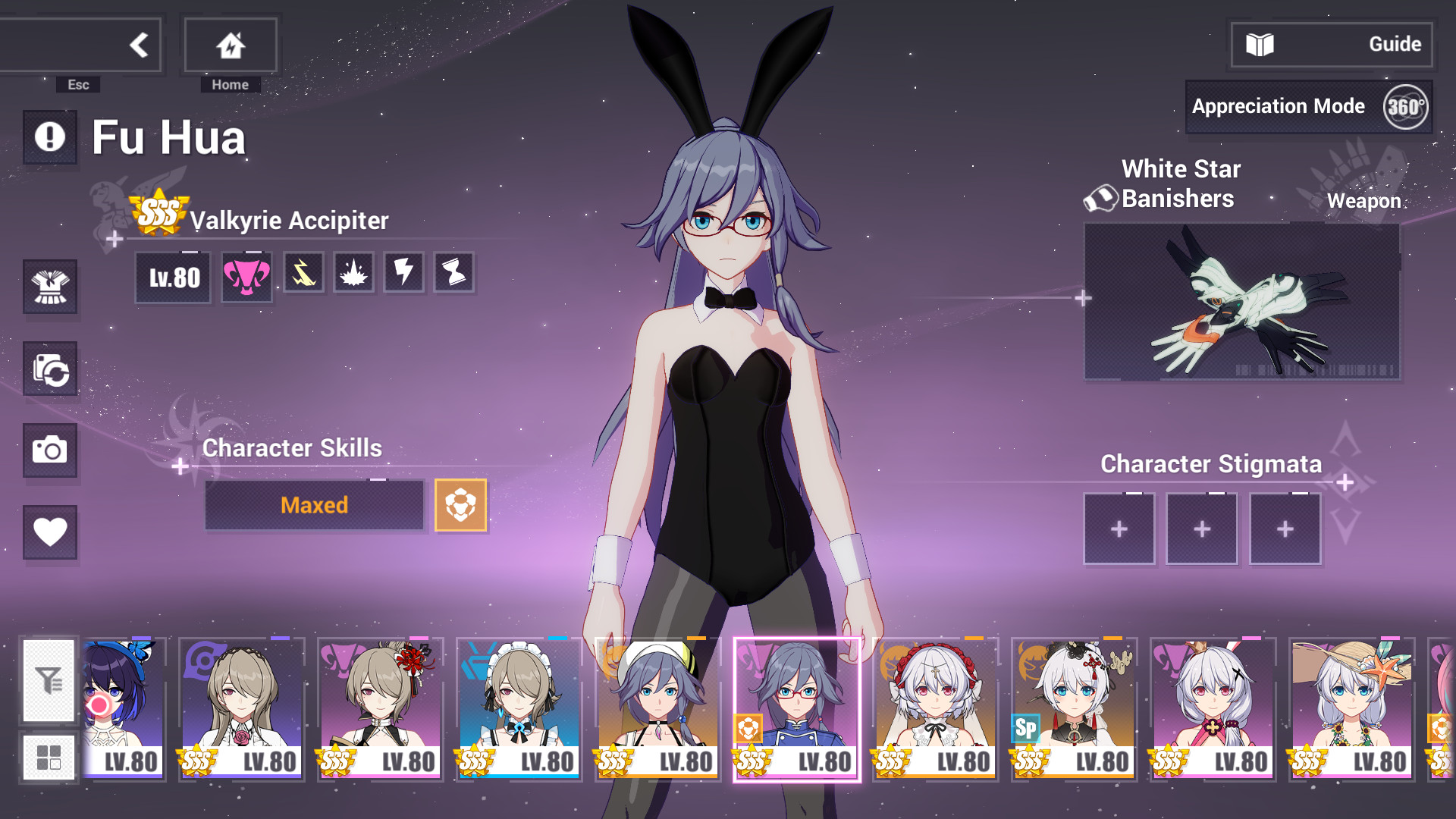Toggle the Valkyrie filter options
This screenshot has width=1456, height=819.
click(49, 681)
